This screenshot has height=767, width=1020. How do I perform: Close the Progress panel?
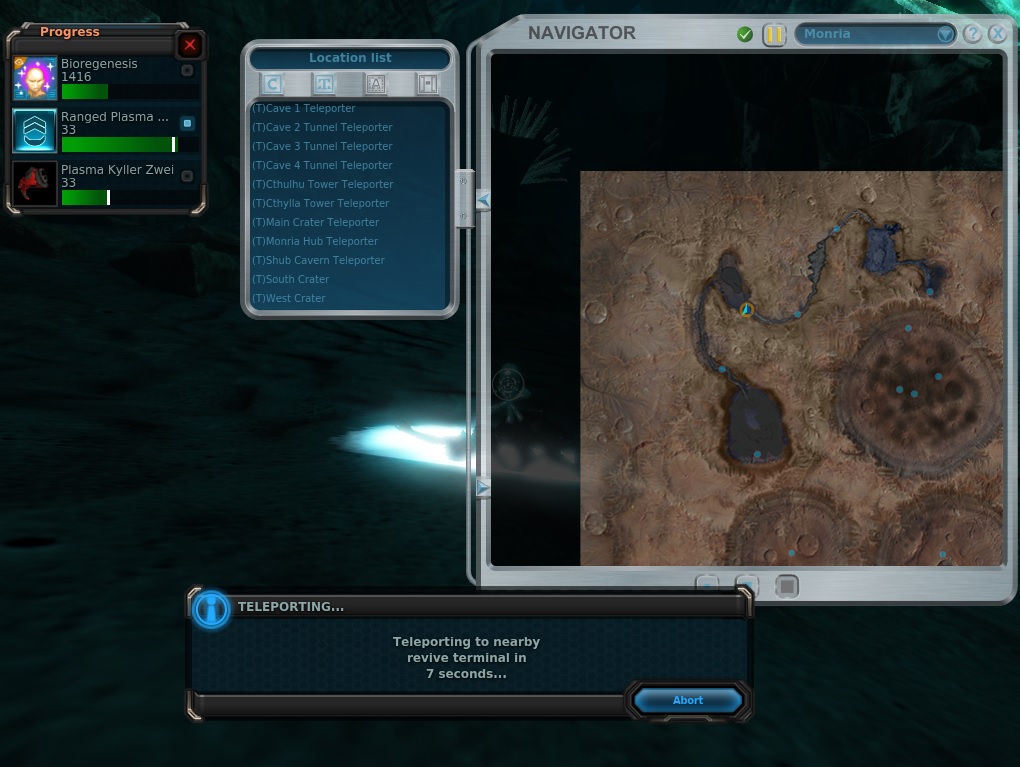click(190, 45)
